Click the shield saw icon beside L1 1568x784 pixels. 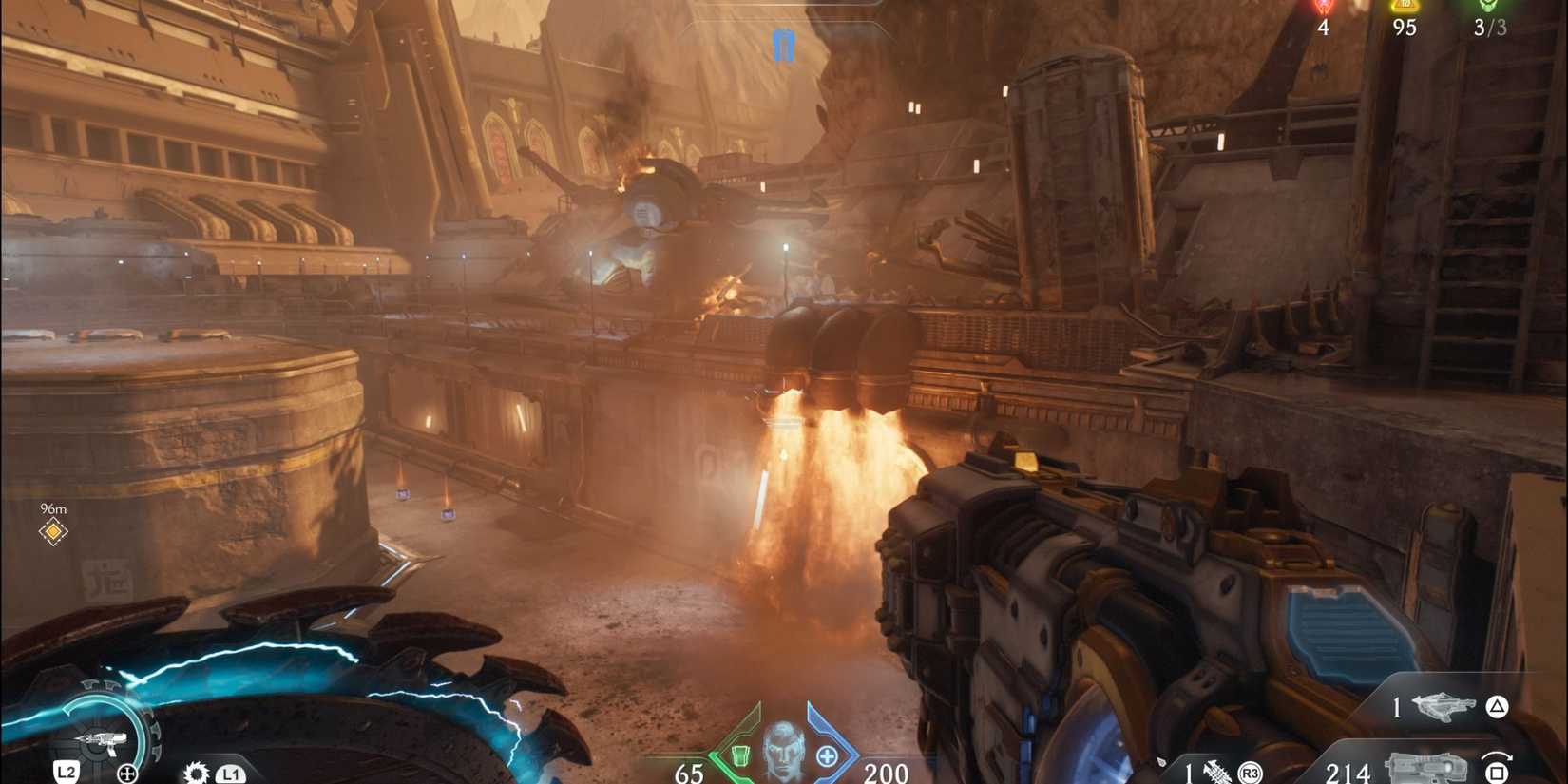(x=196, y=773)
